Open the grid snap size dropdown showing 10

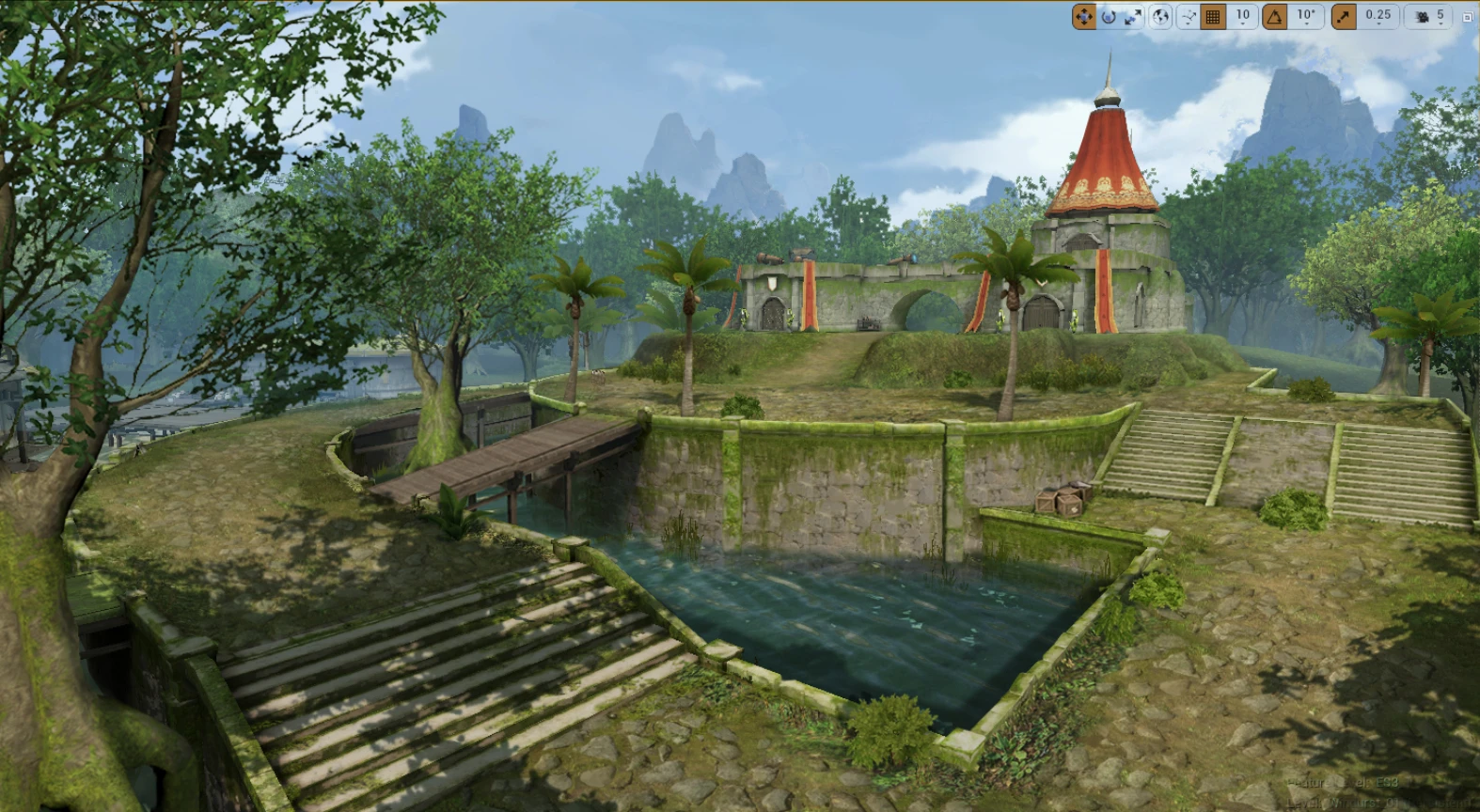[1243, 16]
